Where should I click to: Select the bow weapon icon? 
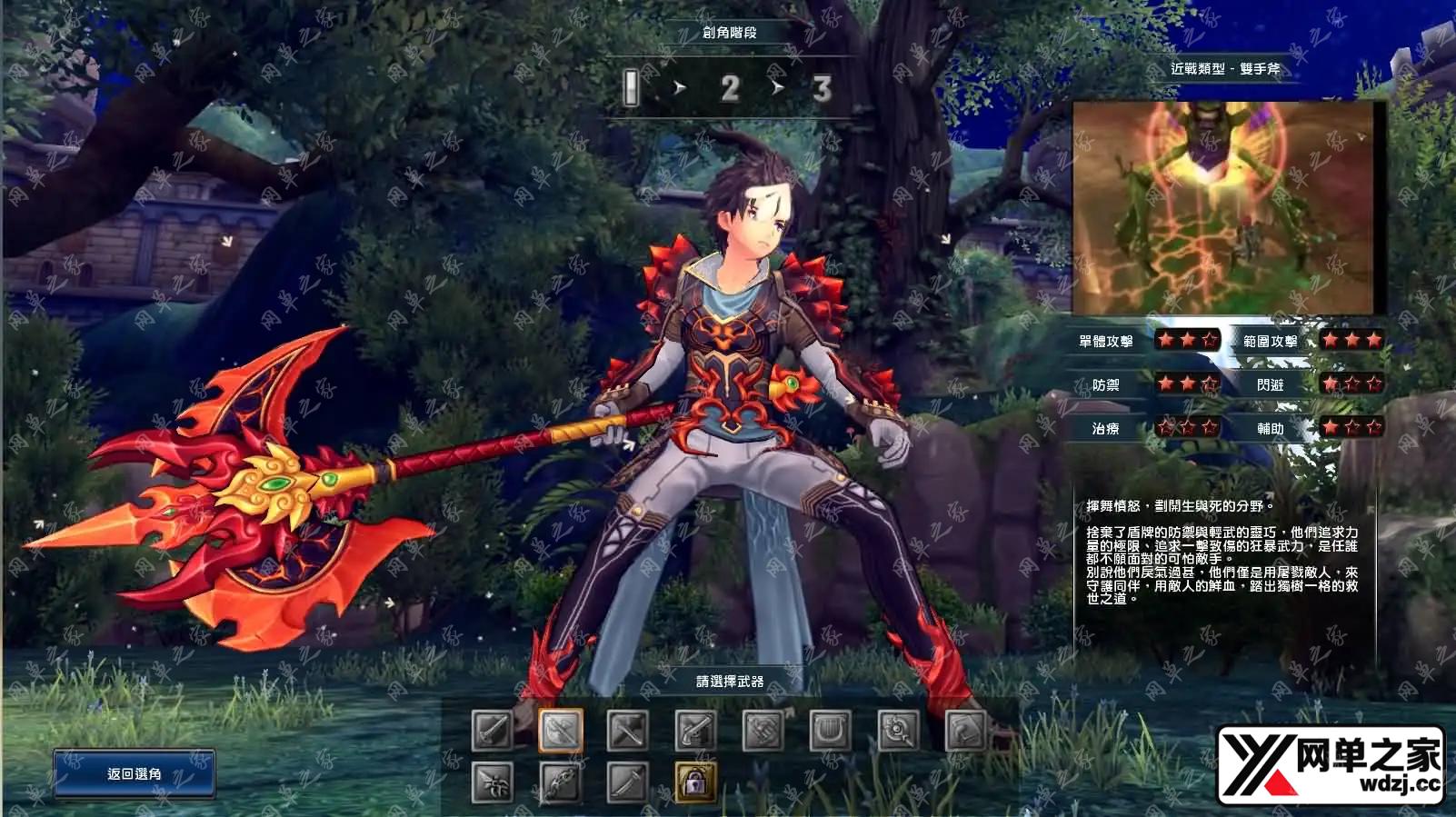click(561, 782)
